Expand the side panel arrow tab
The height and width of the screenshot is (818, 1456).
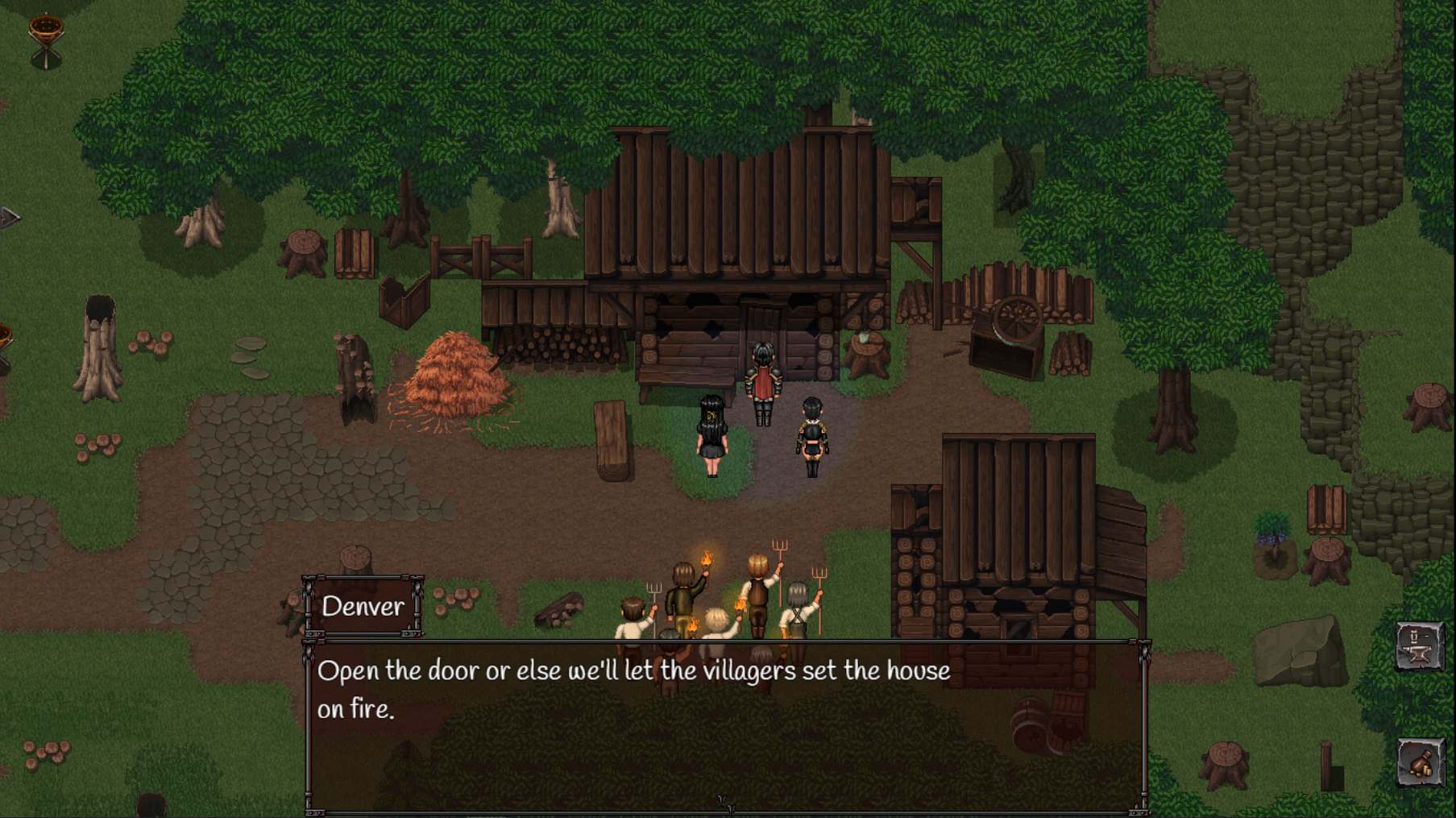coord(8,218)
